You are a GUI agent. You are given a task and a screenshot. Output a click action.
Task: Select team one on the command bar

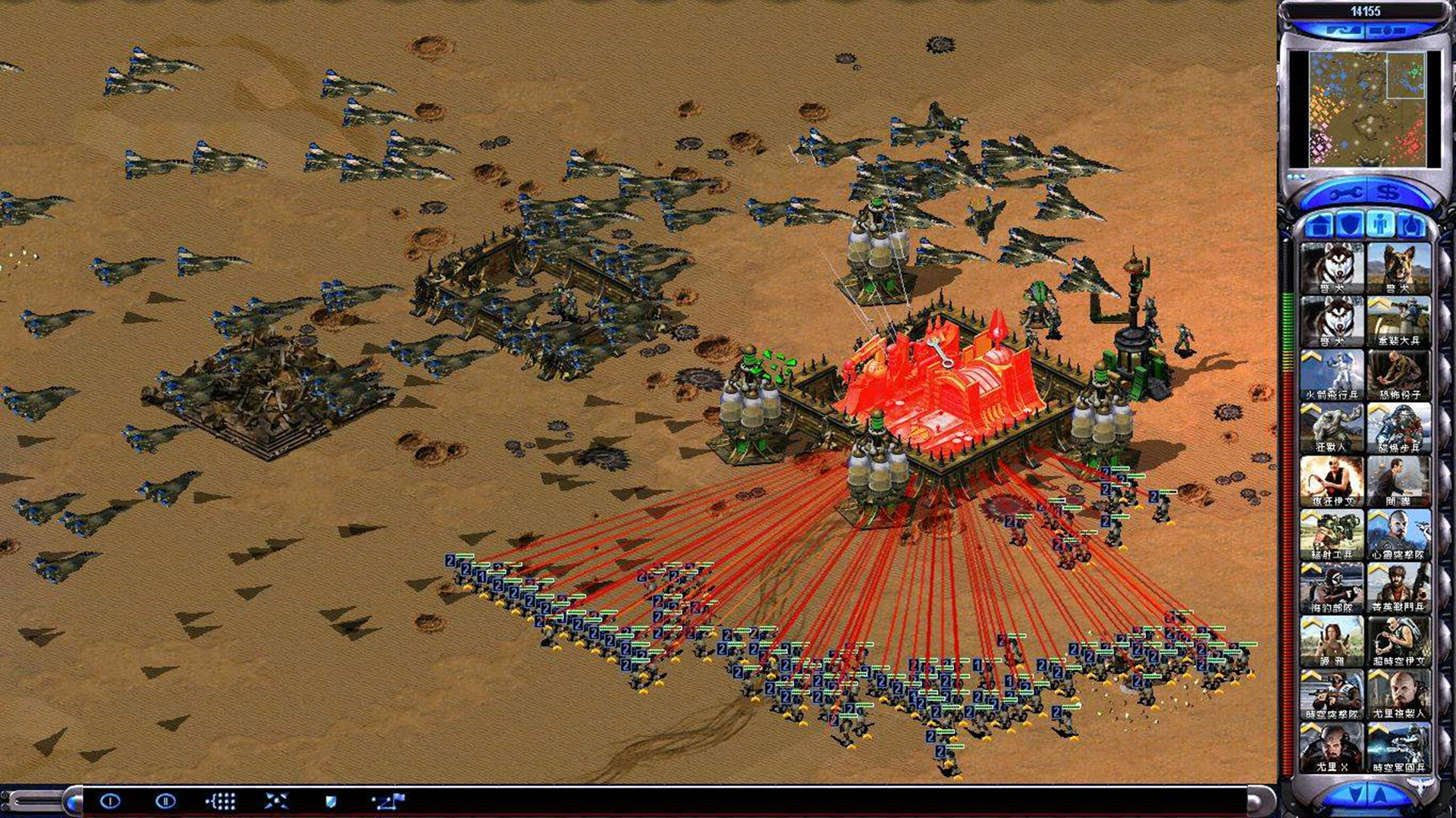pos(111,801)
